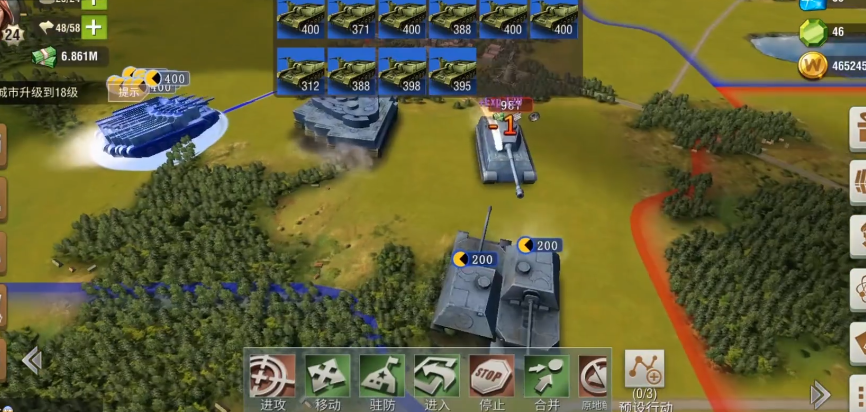Choose the 移动 move command
Screen dimensions: 866x412
(x=327, y=378)
